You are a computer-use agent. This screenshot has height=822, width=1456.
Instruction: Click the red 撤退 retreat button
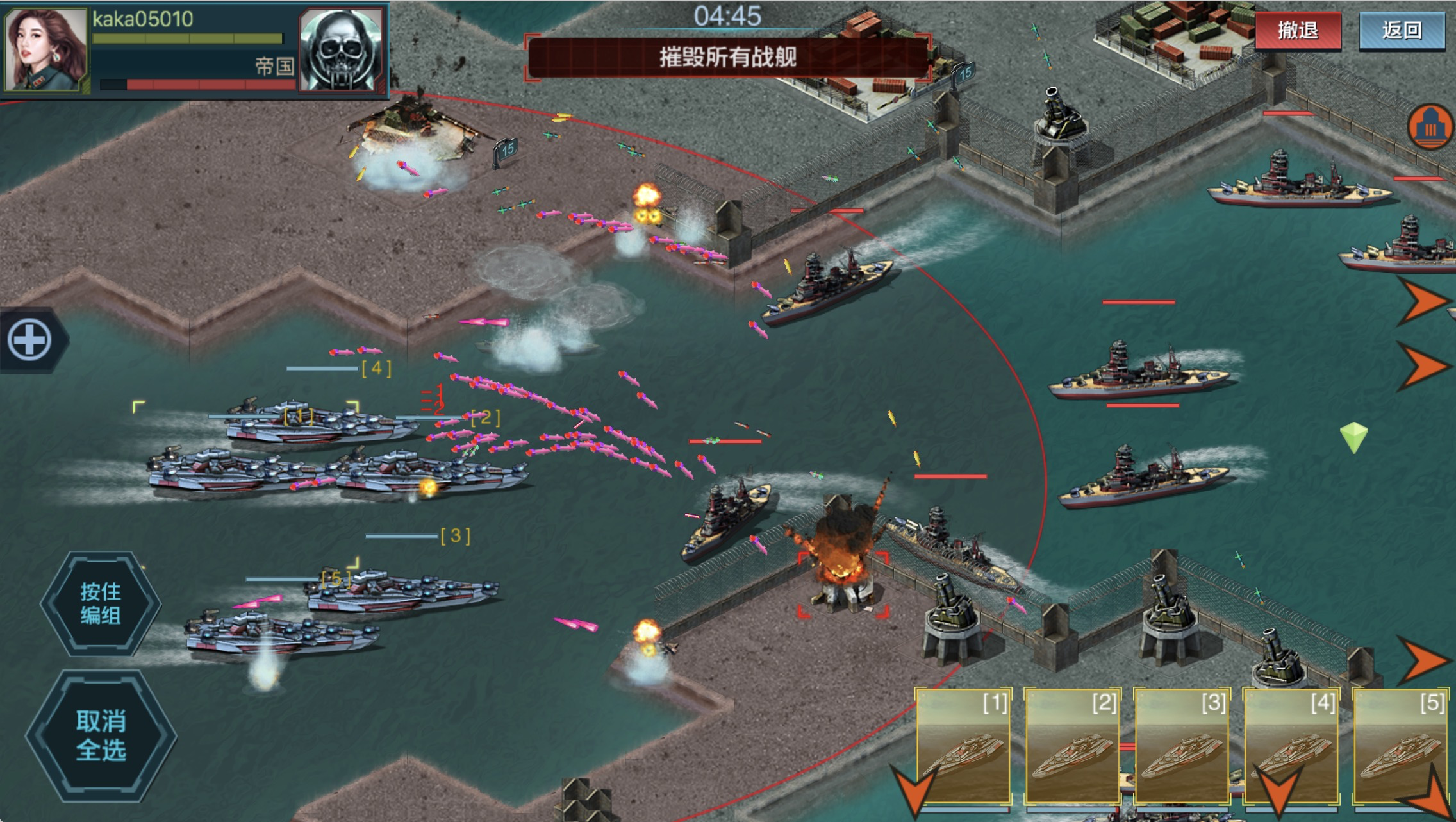[x=1298, y=30]
